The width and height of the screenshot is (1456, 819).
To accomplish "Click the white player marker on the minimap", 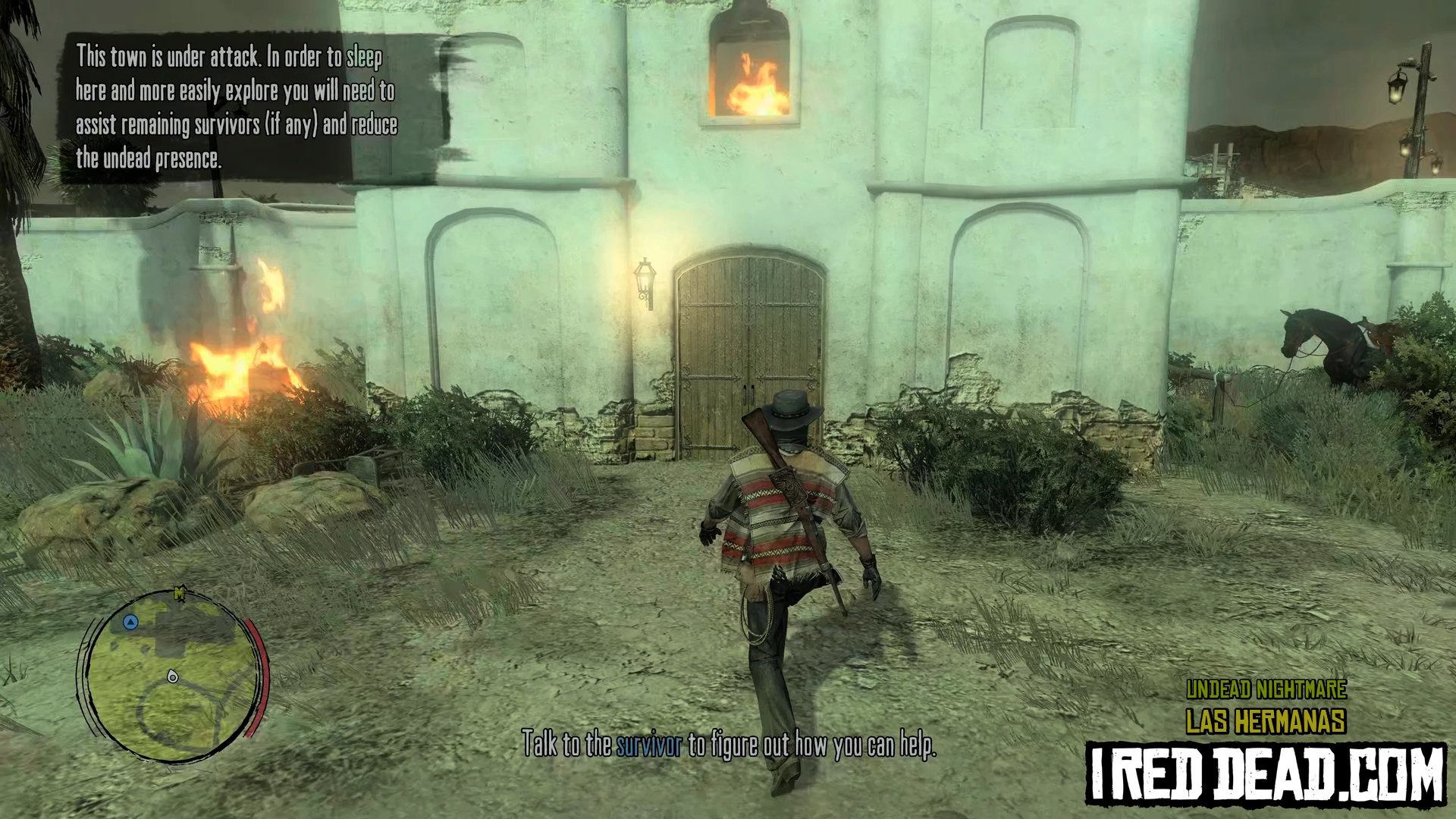I will click(x=173, y=676).
